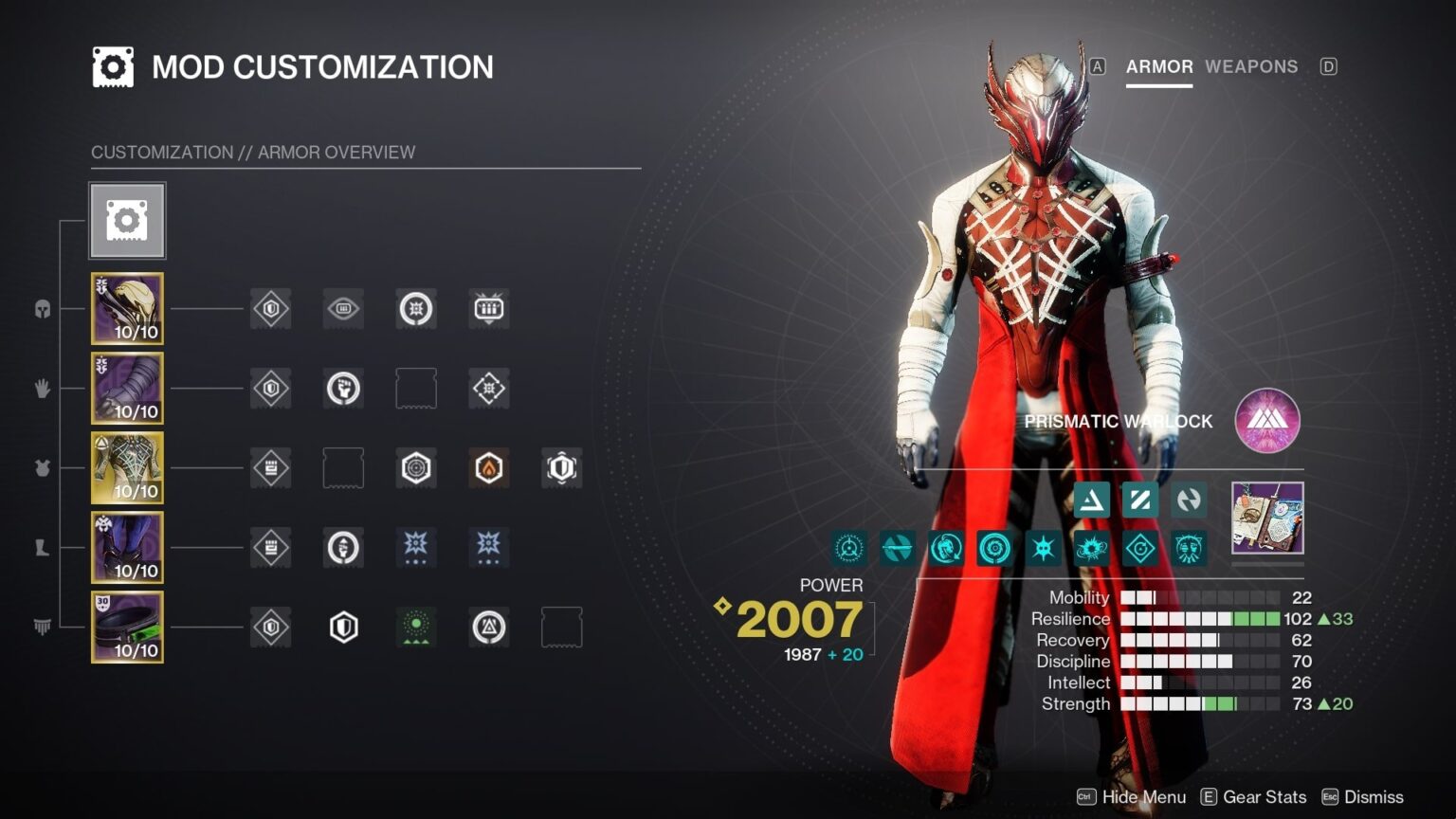Screen dimensions: 1456x819
Task: Switch to the WEAPONS tab
Action: tap(1251, 66)
